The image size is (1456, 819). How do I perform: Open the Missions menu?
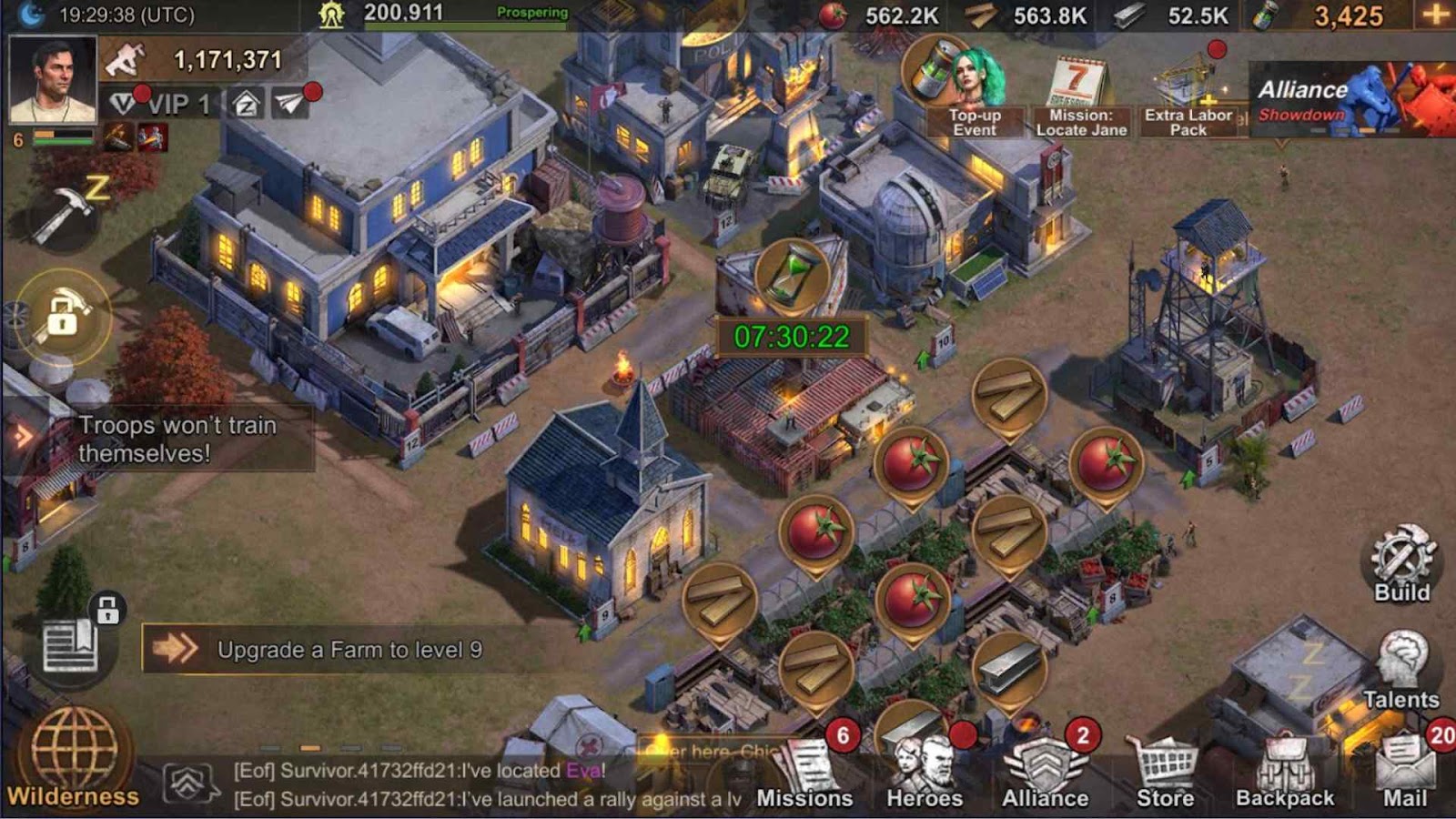coord(804,773)
